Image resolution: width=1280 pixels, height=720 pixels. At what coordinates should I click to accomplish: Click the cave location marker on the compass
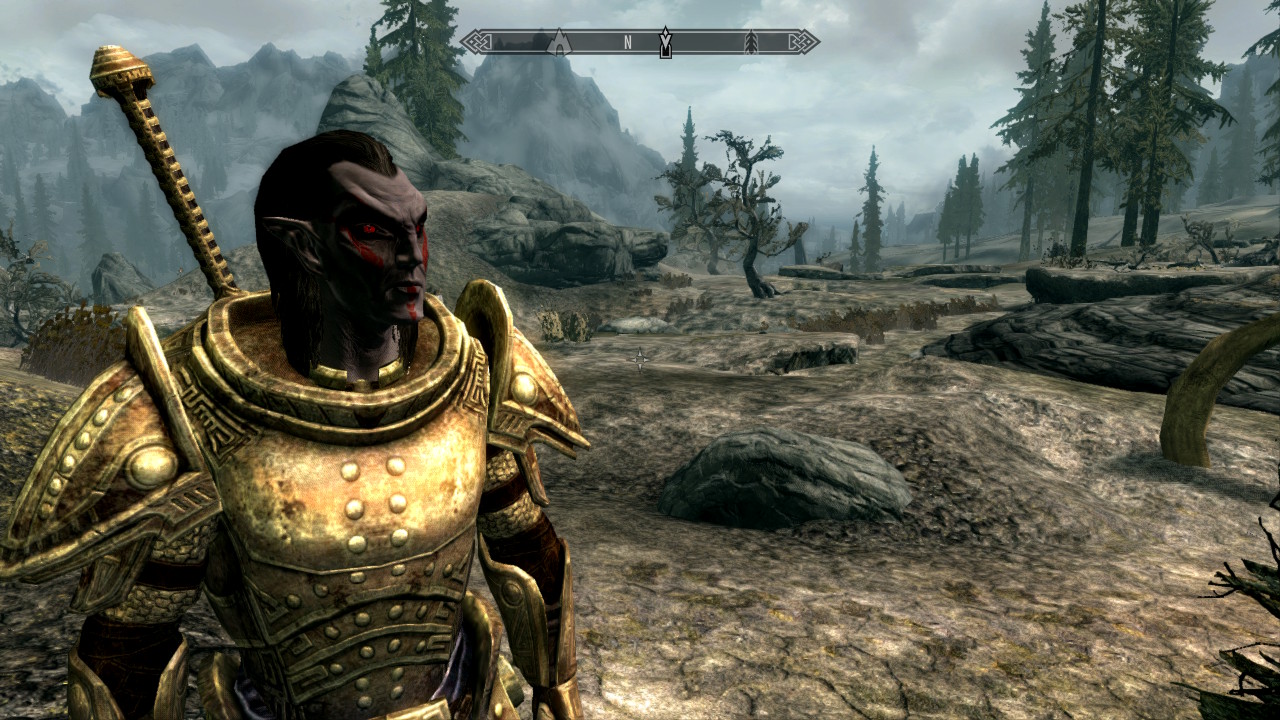coord(561,42)
